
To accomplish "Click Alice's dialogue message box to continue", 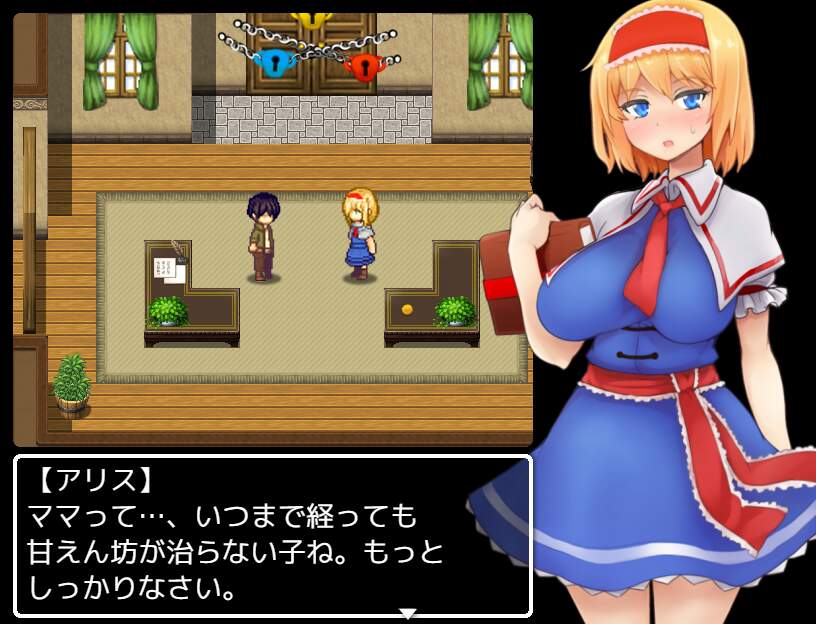I will 272,536.
